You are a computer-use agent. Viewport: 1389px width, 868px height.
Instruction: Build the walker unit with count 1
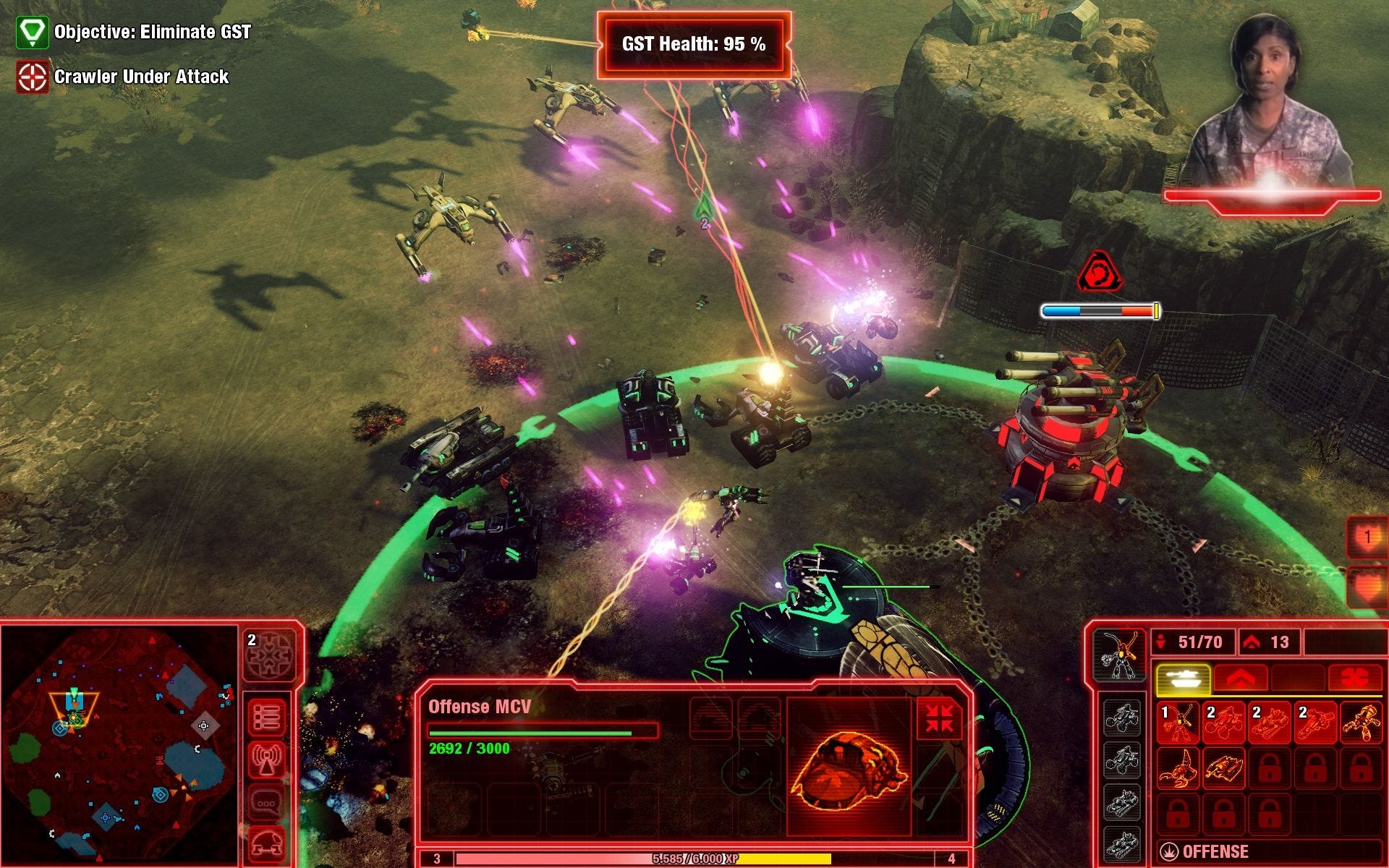(x=1178, y=722)
